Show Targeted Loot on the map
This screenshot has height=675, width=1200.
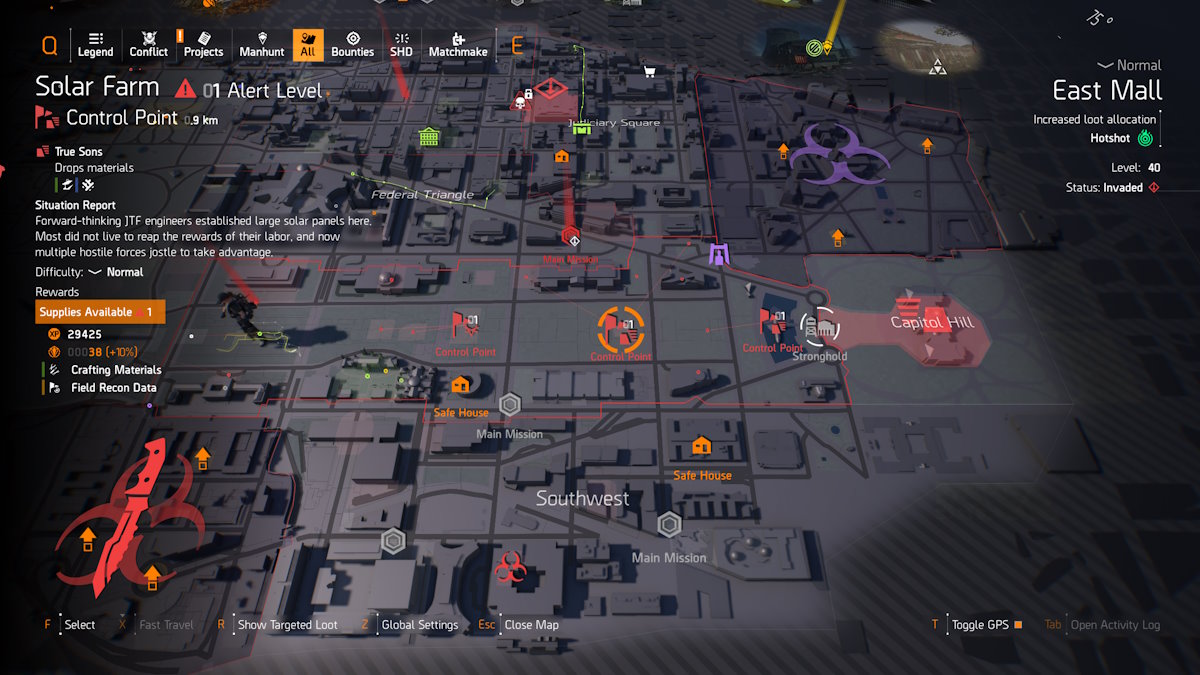point(287,625)
